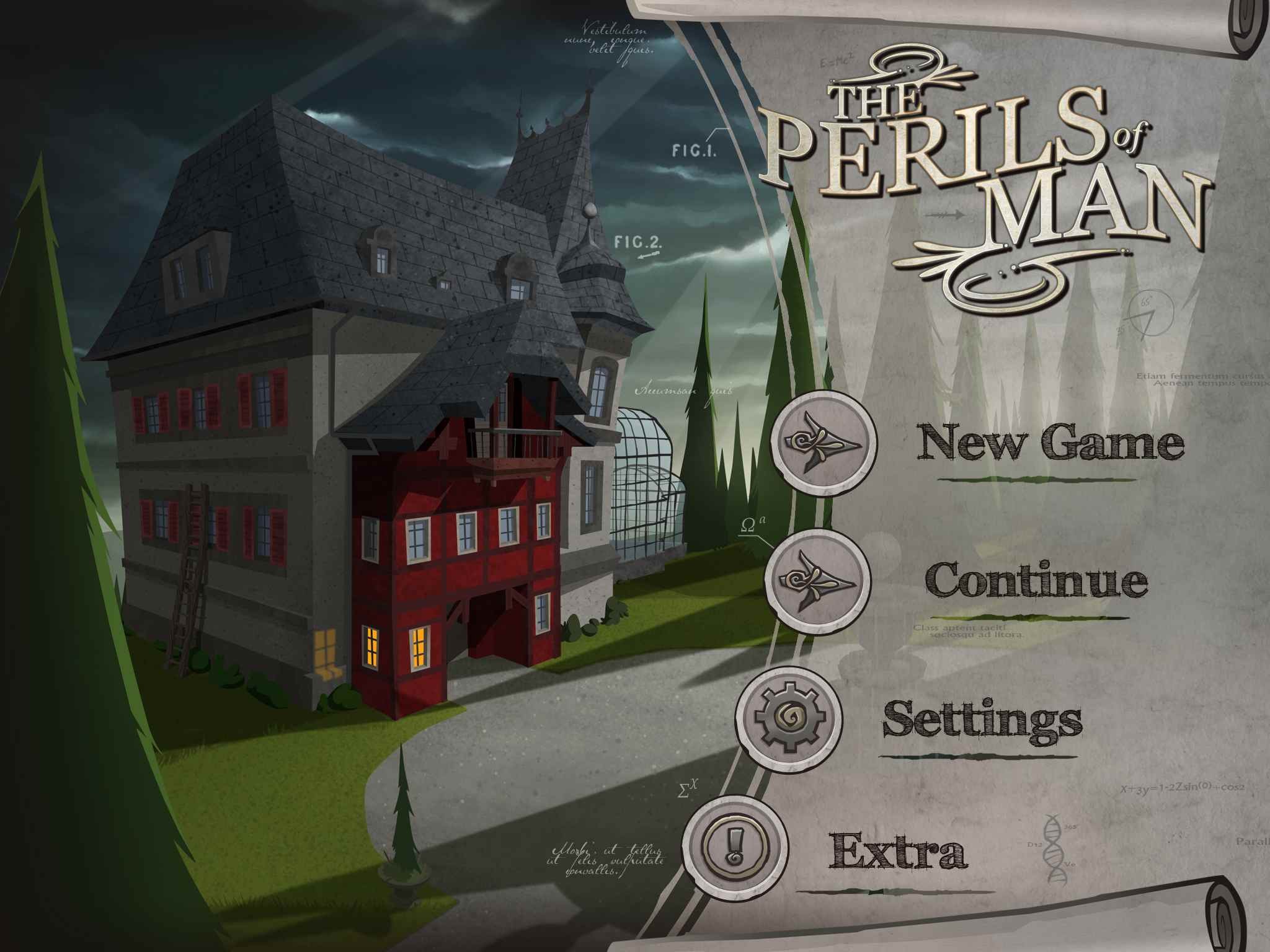The image size is (1270, 952).
Task: Start a New Game
Action: [x=1050, y=441]
